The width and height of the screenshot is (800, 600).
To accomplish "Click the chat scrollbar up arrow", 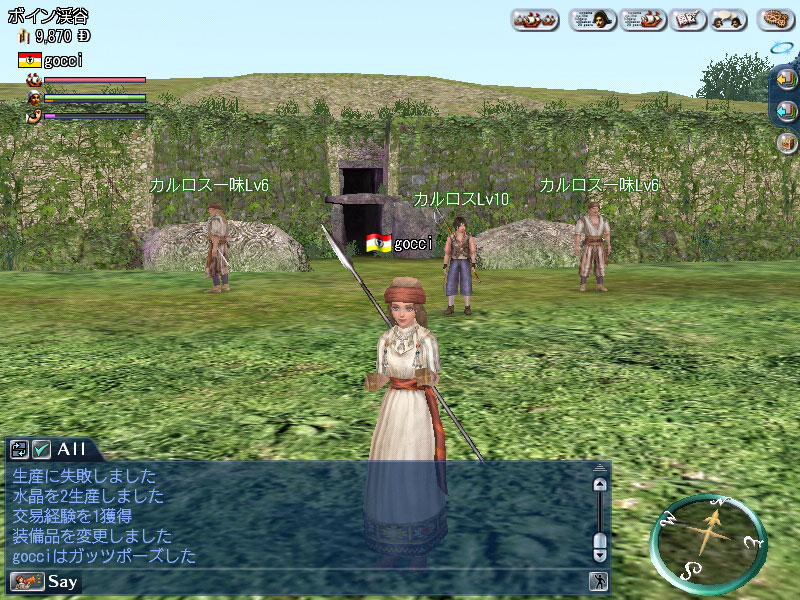I will point(599,485).
